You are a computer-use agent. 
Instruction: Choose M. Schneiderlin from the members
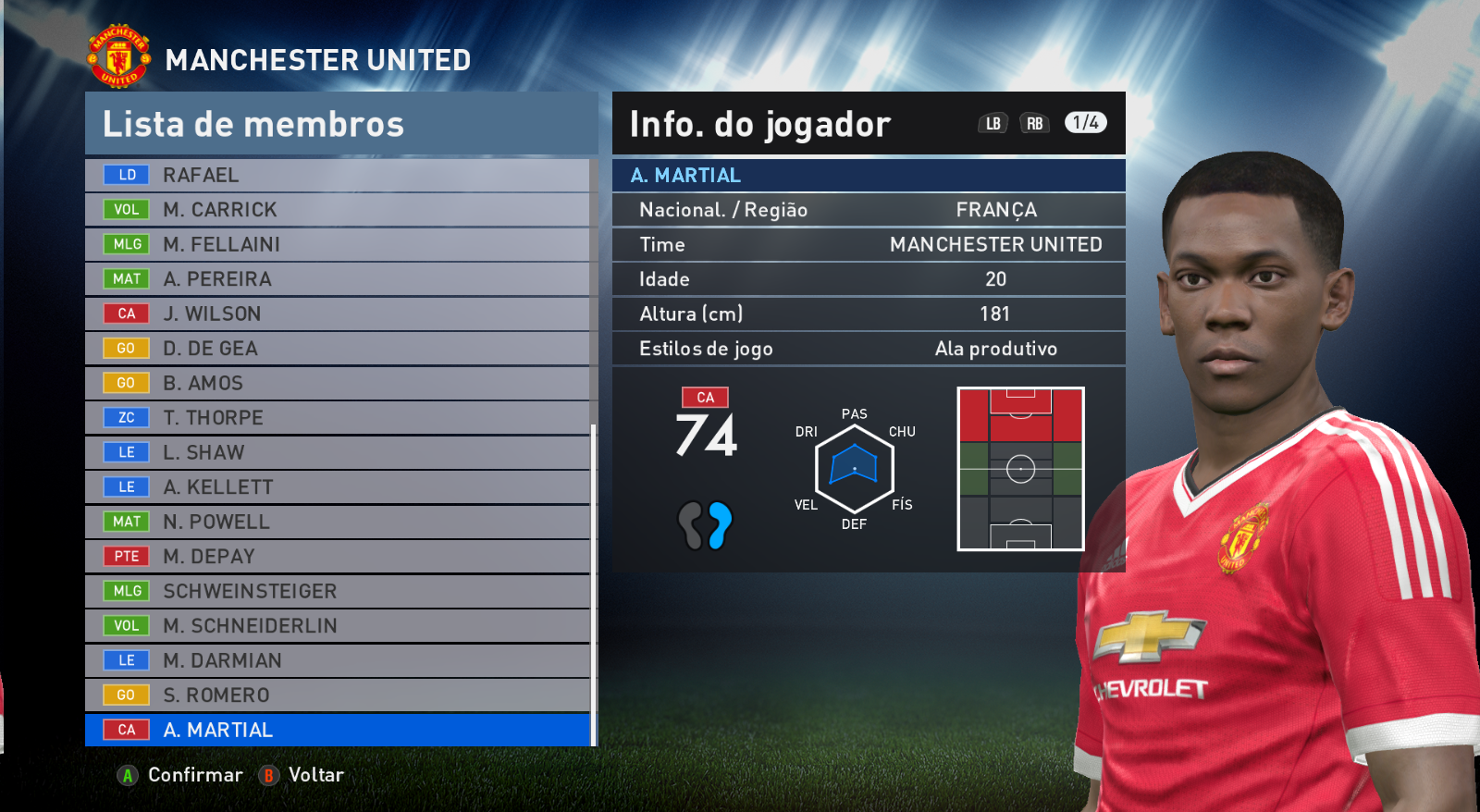click(x=338, y=626)
